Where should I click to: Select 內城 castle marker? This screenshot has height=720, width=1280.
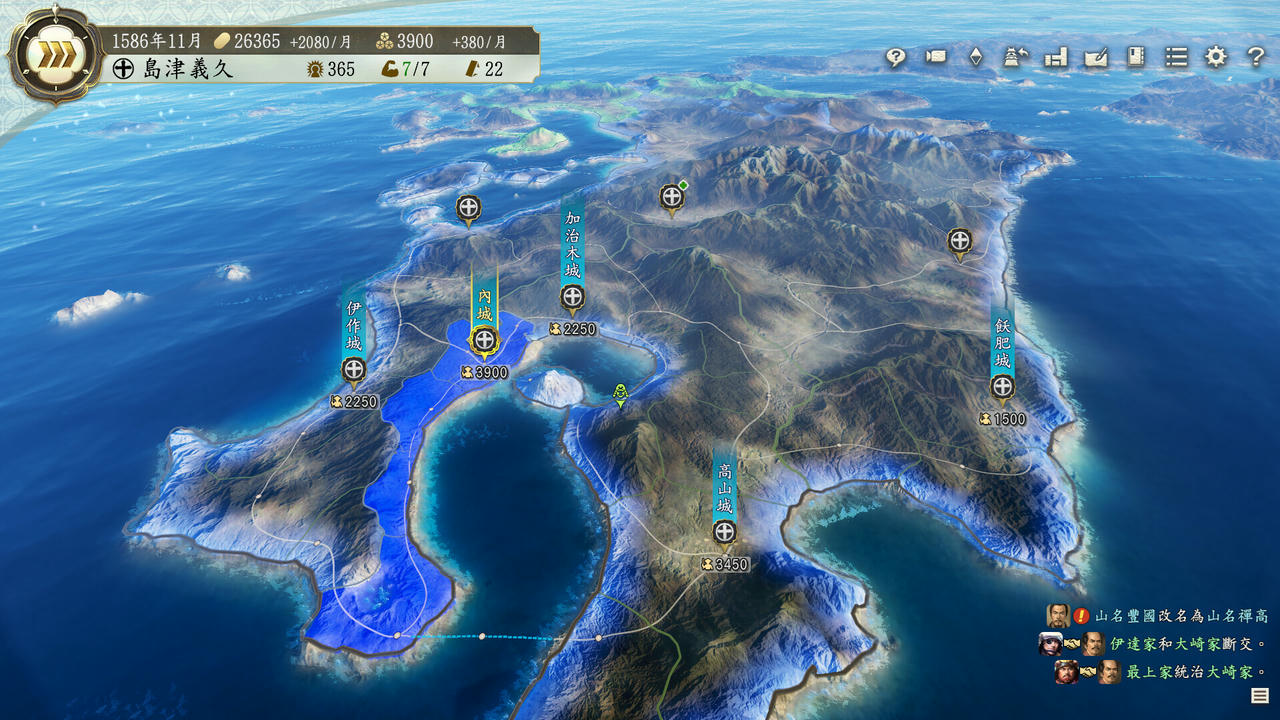point(485,339)
